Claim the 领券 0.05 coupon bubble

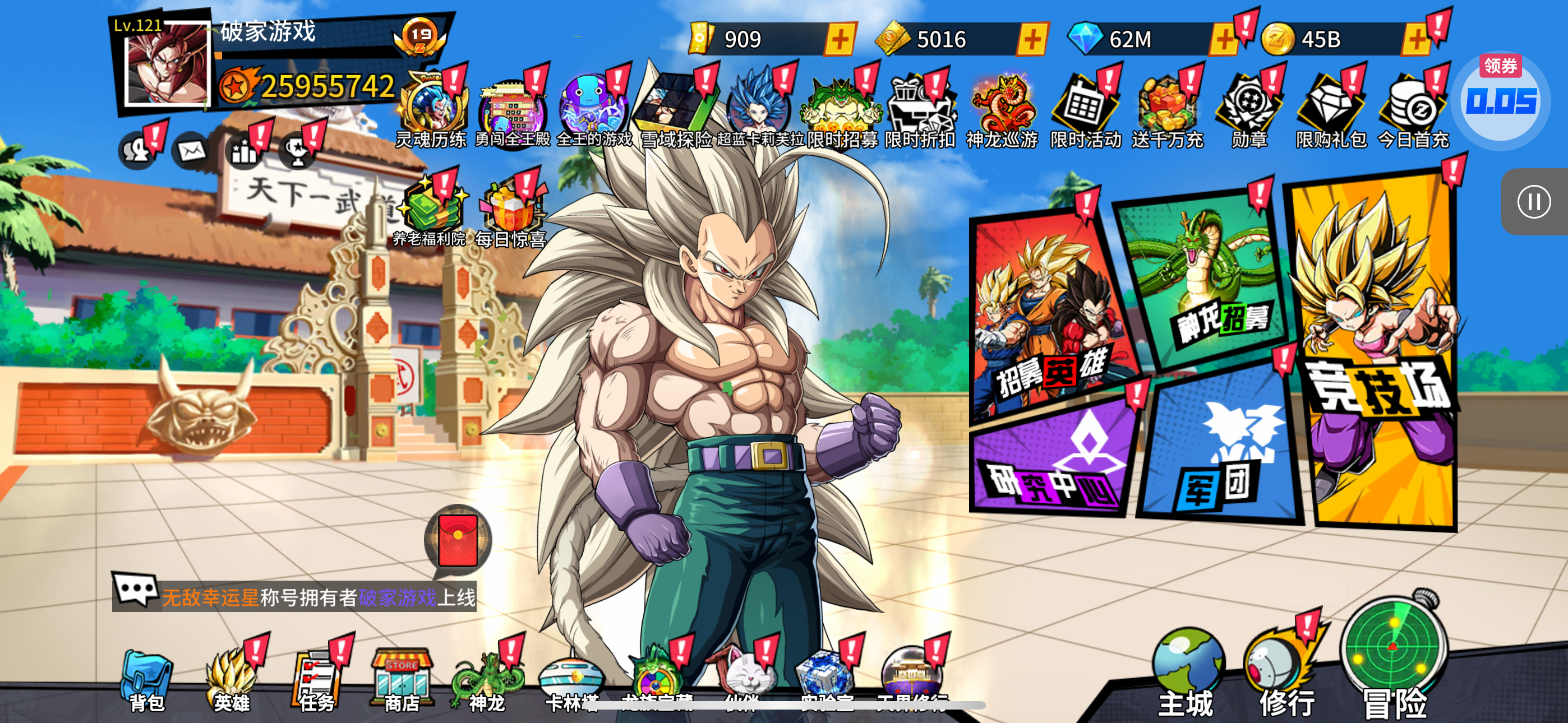point(1501,99)
